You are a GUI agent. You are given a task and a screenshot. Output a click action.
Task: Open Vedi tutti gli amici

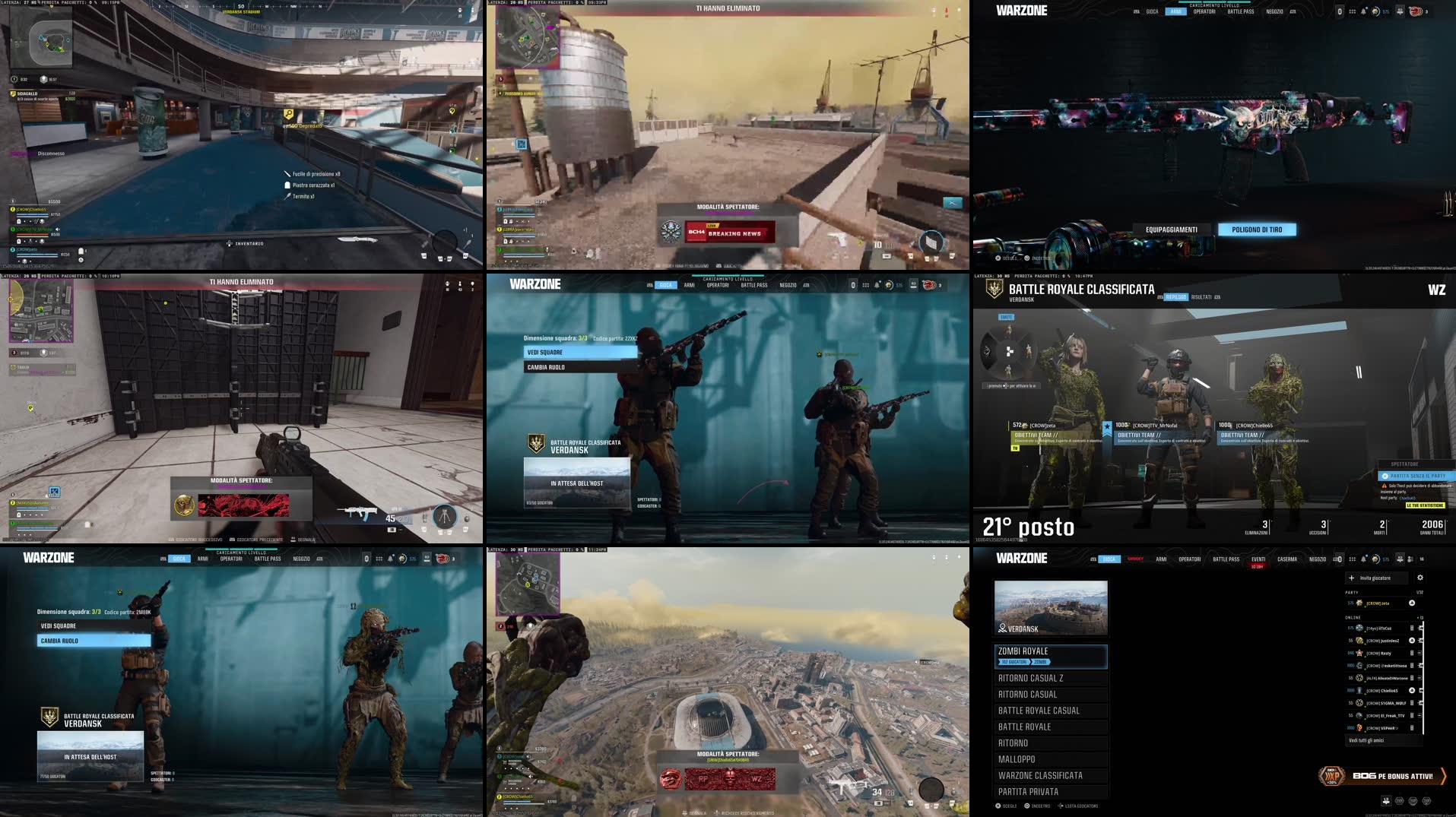click(1366, 740)
